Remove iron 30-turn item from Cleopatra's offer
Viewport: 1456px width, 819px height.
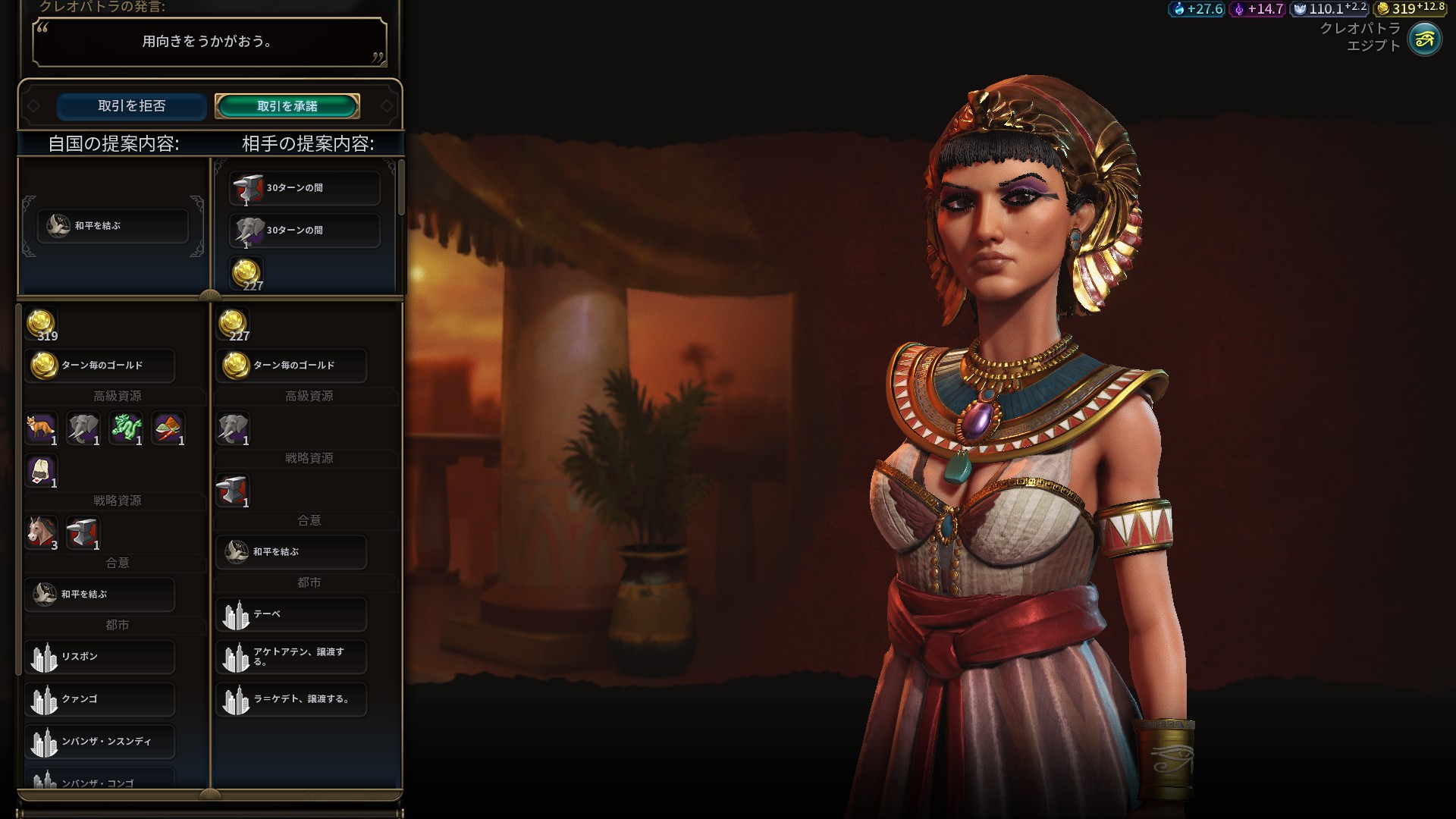(x=304, y=188)
